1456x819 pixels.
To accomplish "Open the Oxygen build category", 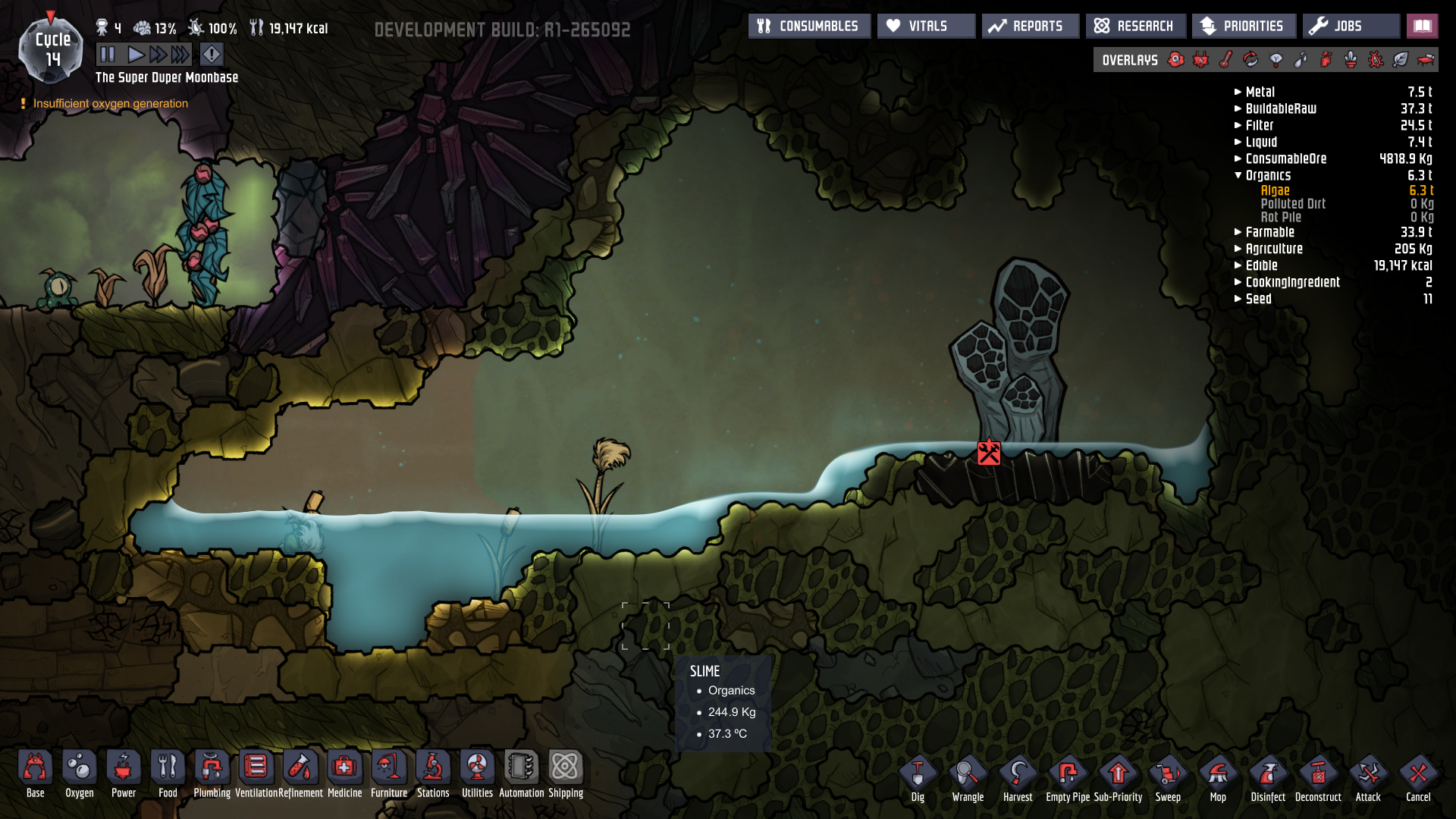I will tap(80, 773).
